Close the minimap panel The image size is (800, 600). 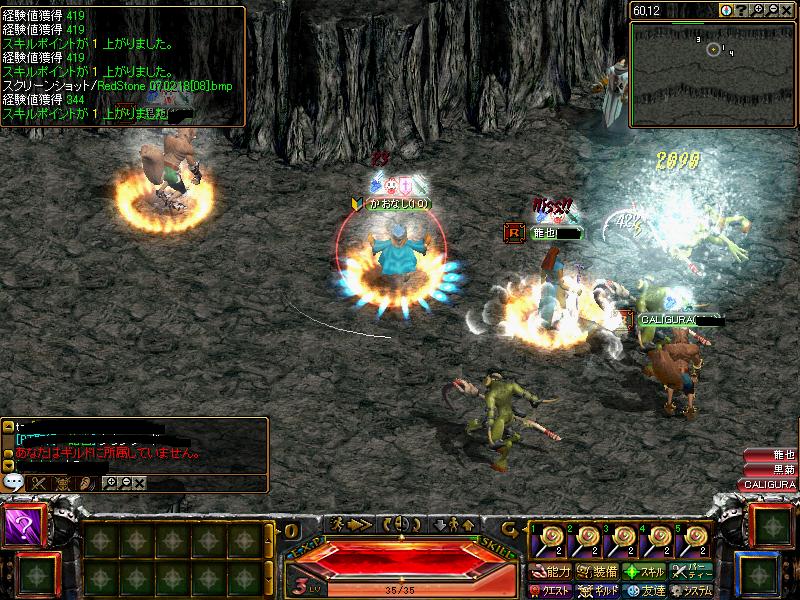pos(788,9)
